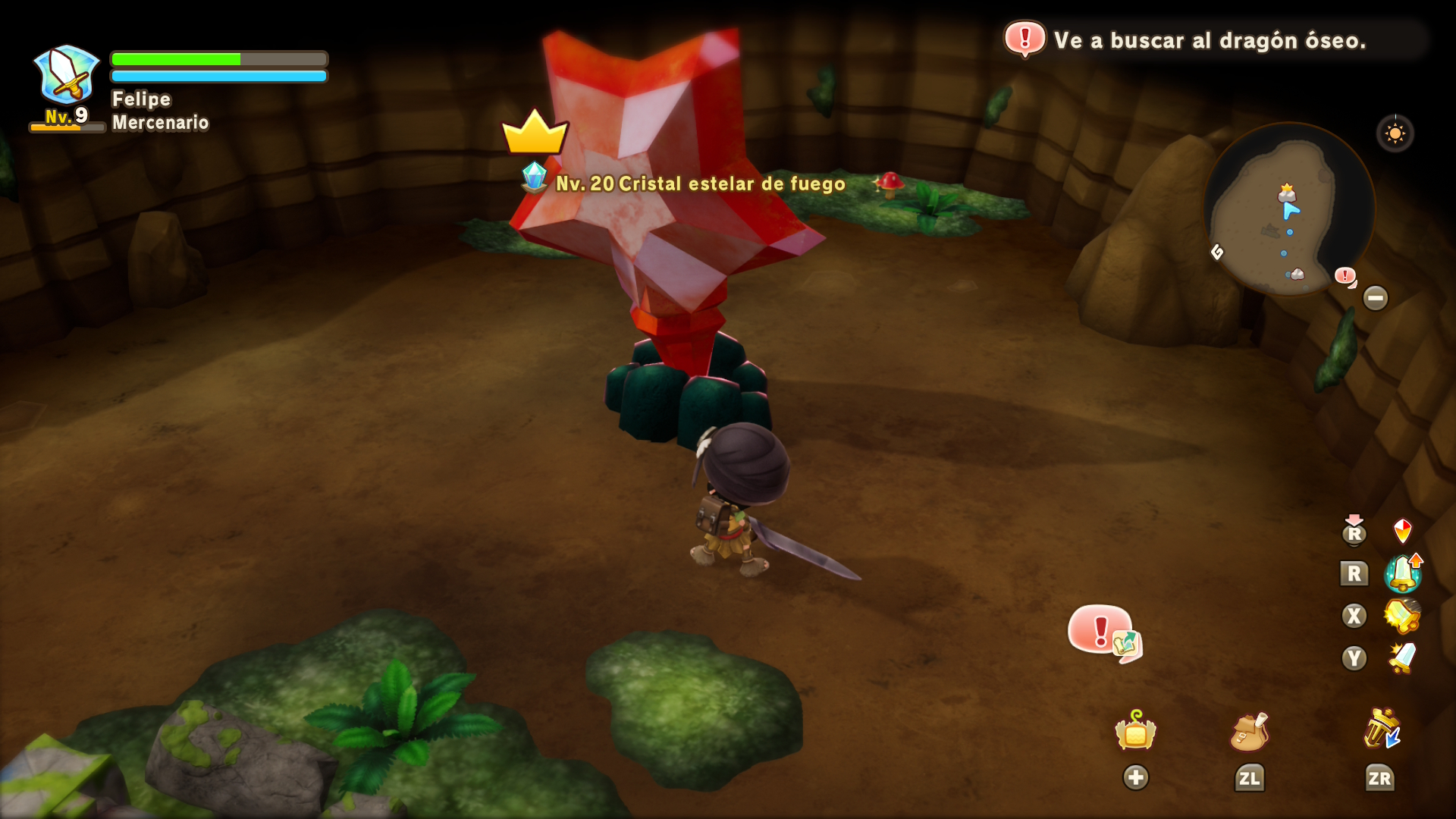The image size is (1456, 819).
Task: Open the quest map speech bubble icon
Action: pos(1104,632)
